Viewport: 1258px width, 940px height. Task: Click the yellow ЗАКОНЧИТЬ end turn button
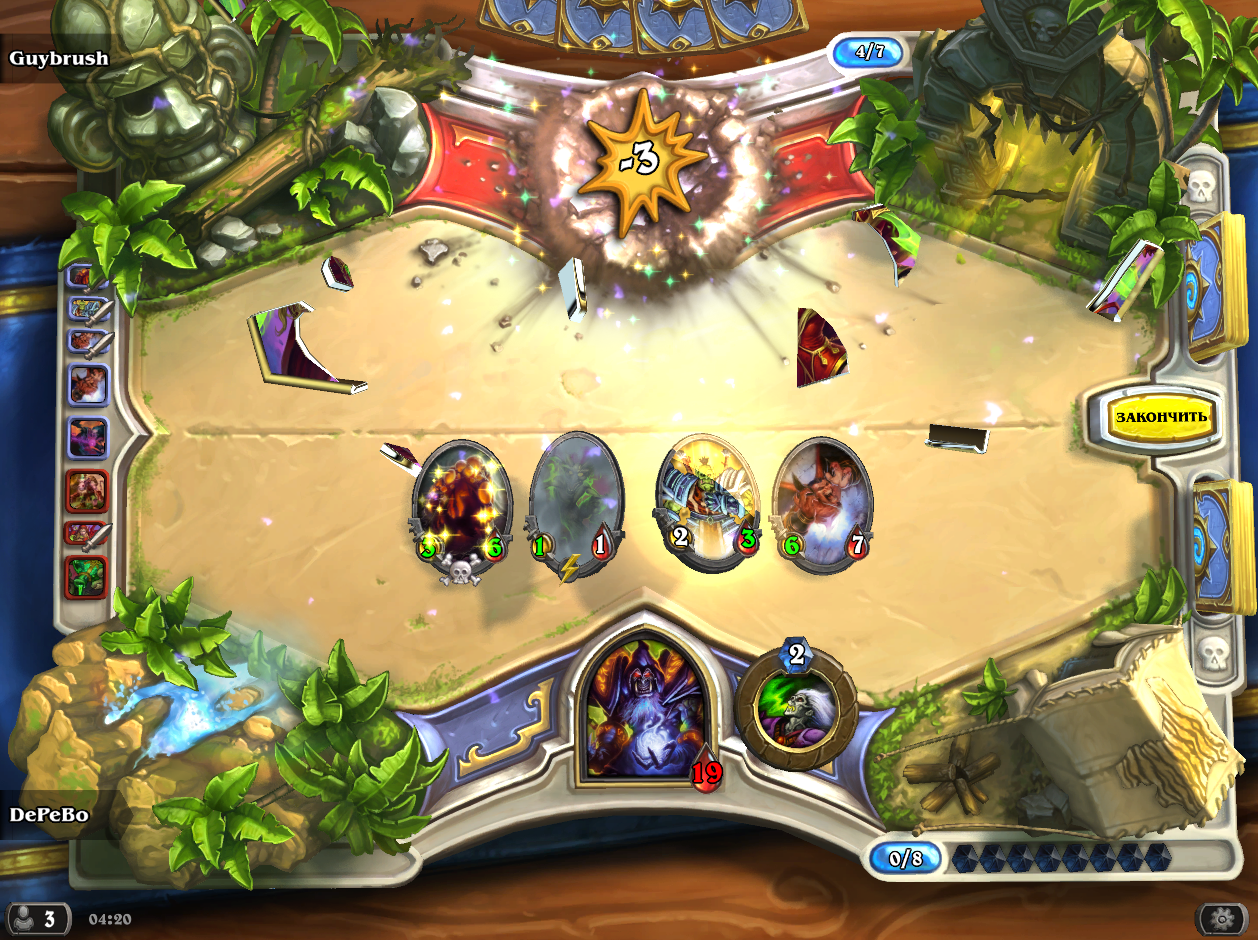pyautogui.click(x=1161, y=416)
